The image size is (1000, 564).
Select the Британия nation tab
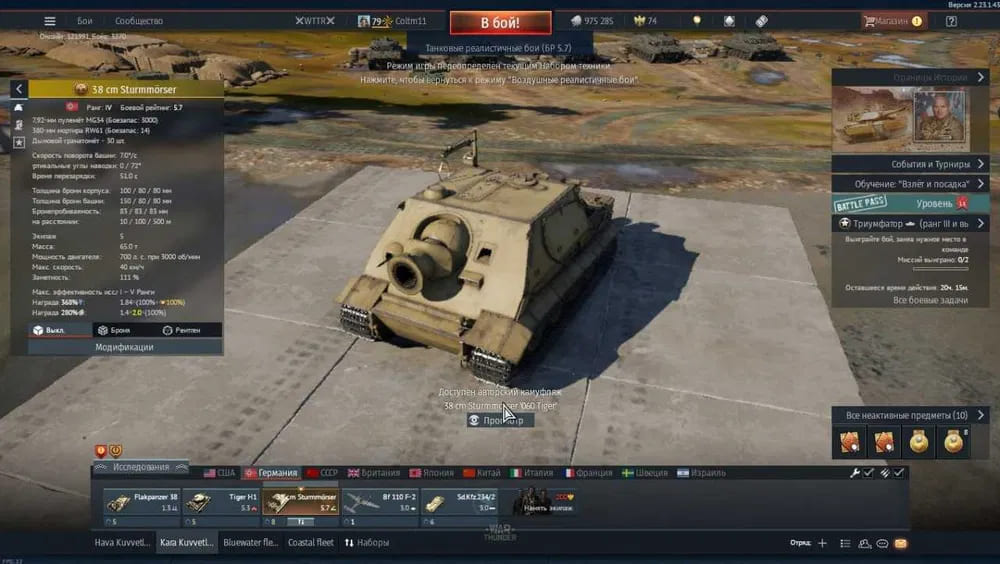pos(374,473)
